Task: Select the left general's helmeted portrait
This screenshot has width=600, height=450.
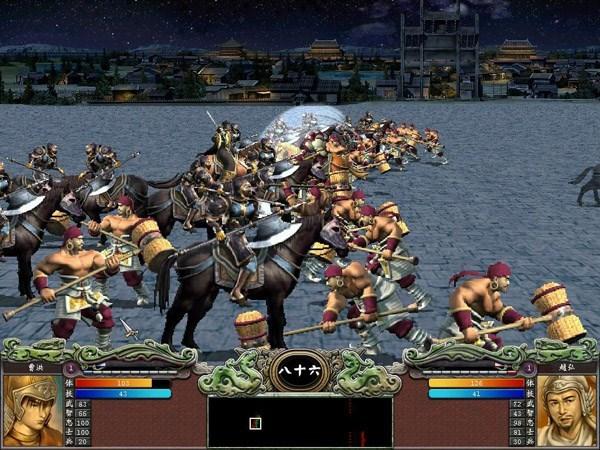Action: 31,410
